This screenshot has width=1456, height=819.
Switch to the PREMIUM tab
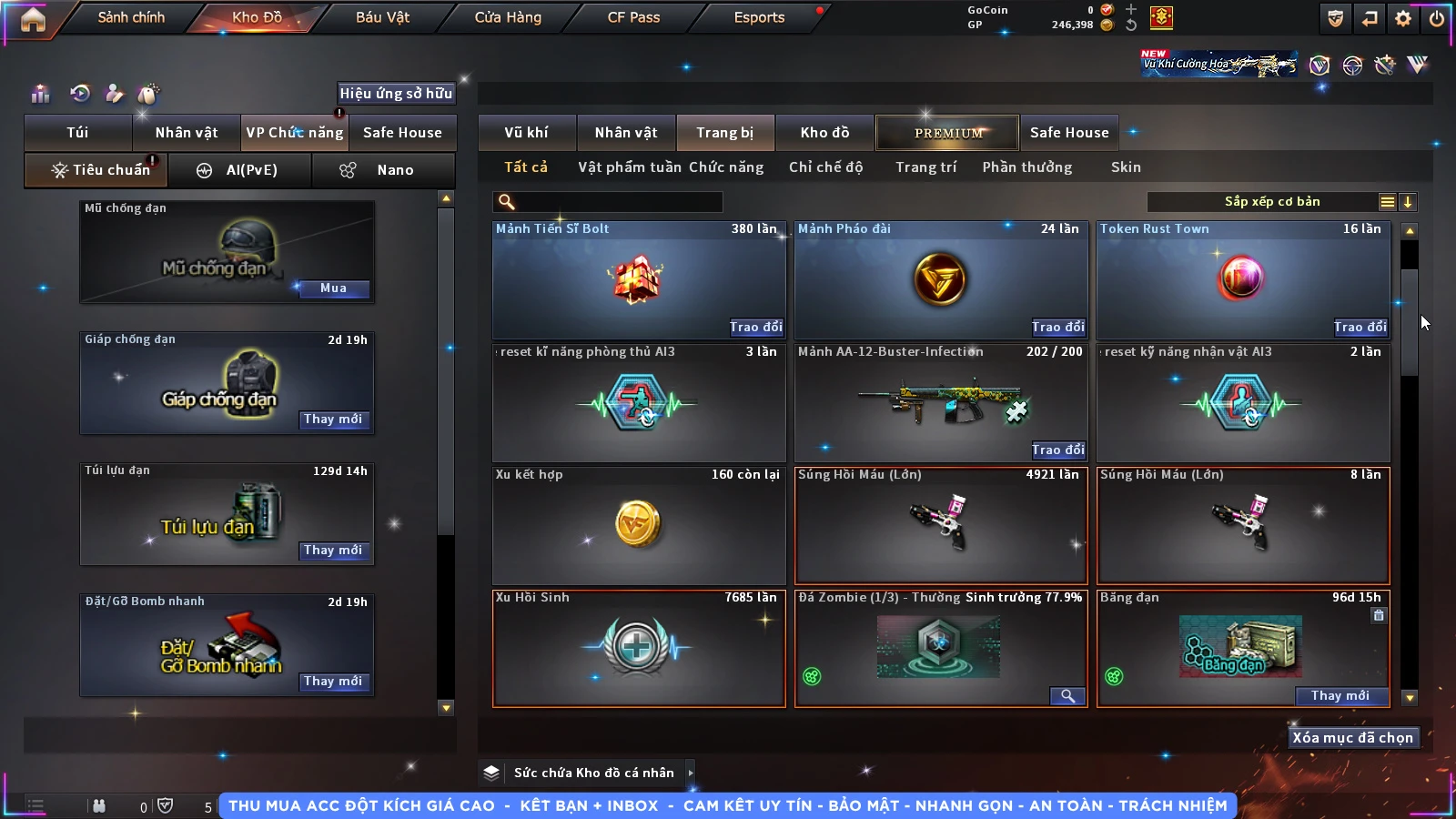click(x=948, y=133)
